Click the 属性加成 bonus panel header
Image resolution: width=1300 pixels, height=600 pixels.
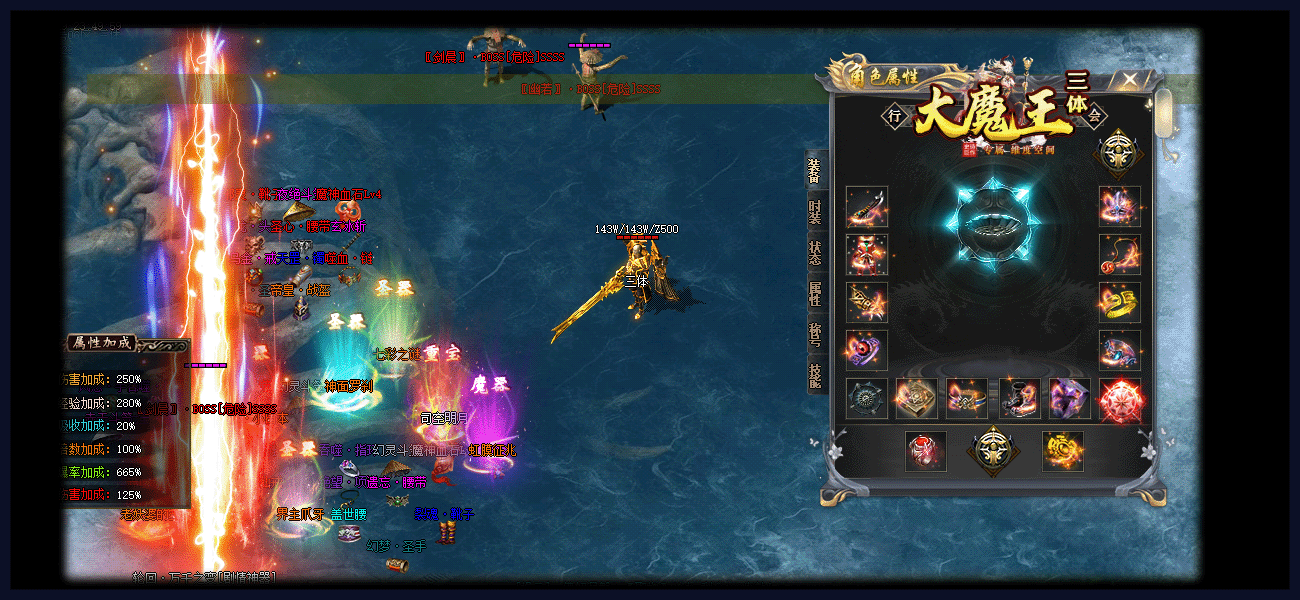pos(100,343)
